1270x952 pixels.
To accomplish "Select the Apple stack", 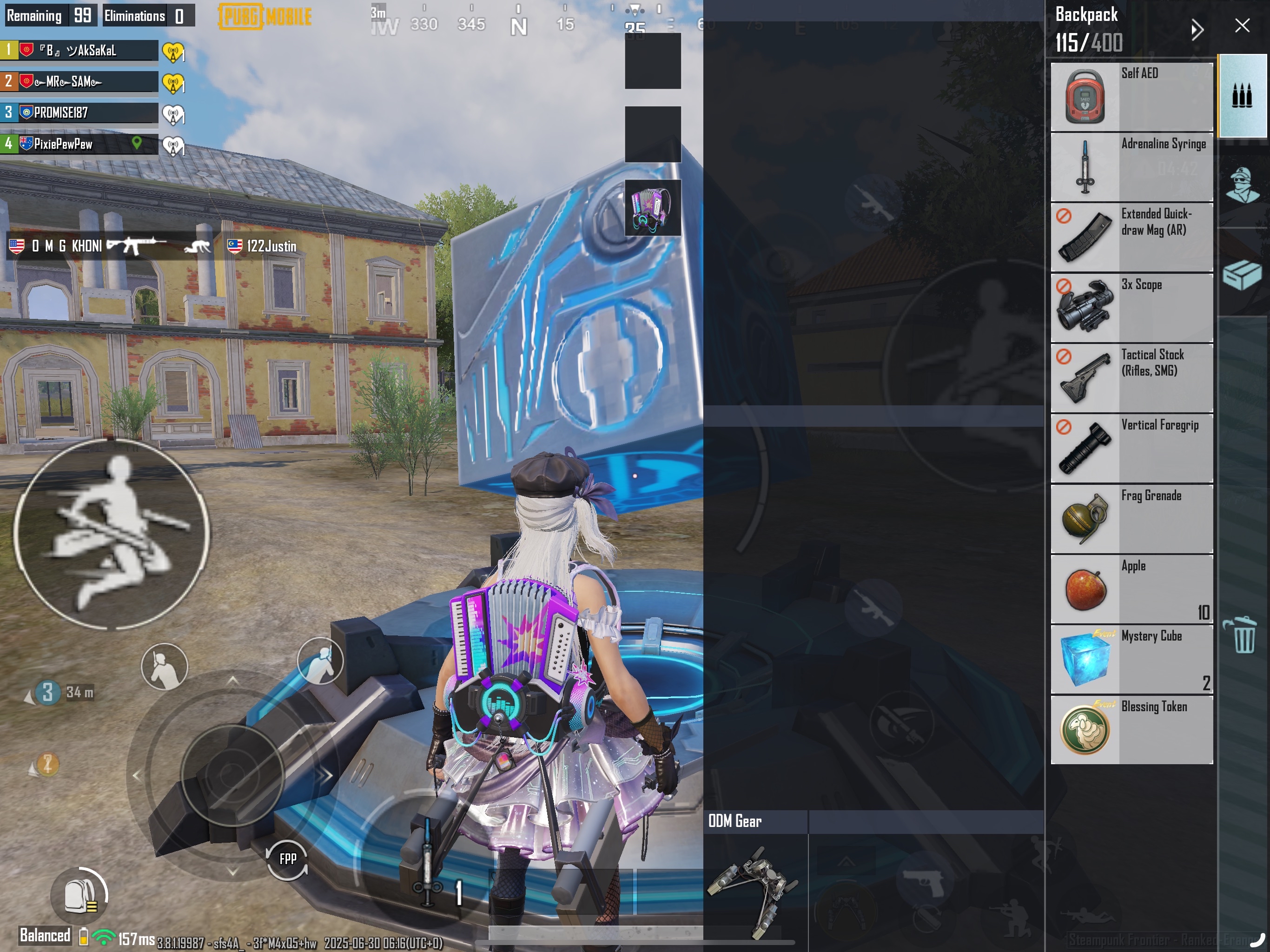I will point(1131,589).
